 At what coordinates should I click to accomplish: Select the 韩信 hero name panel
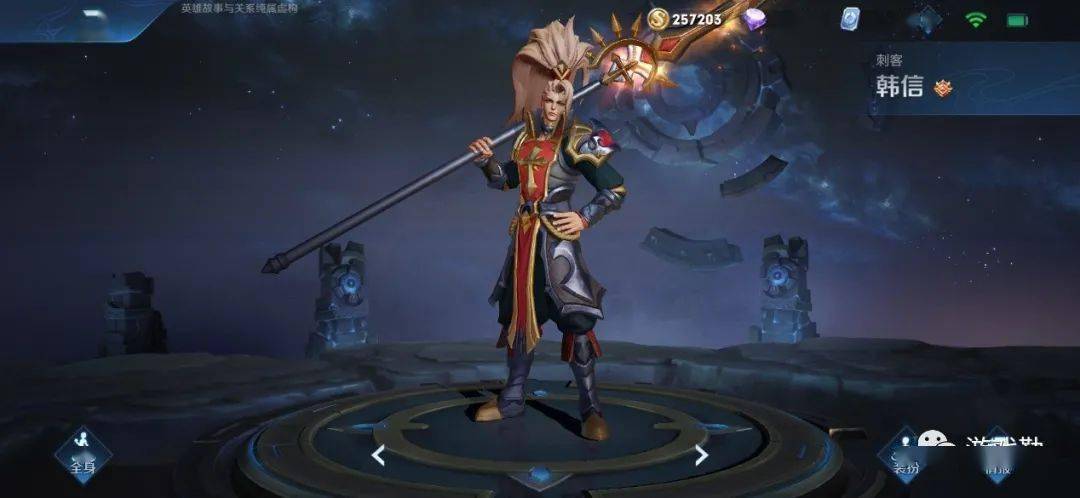click(x=899, y=86)
